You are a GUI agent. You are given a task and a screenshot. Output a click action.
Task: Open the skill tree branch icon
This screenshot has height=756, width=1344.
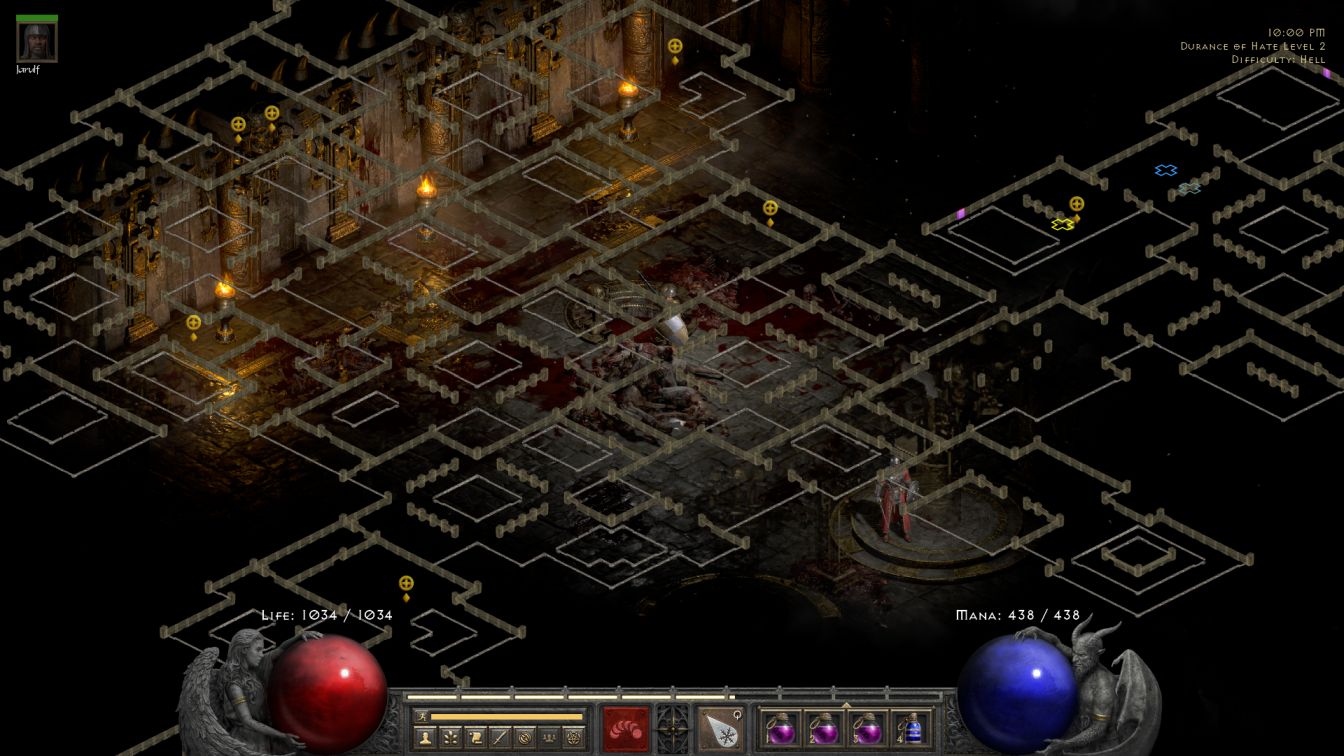point(451,737)
